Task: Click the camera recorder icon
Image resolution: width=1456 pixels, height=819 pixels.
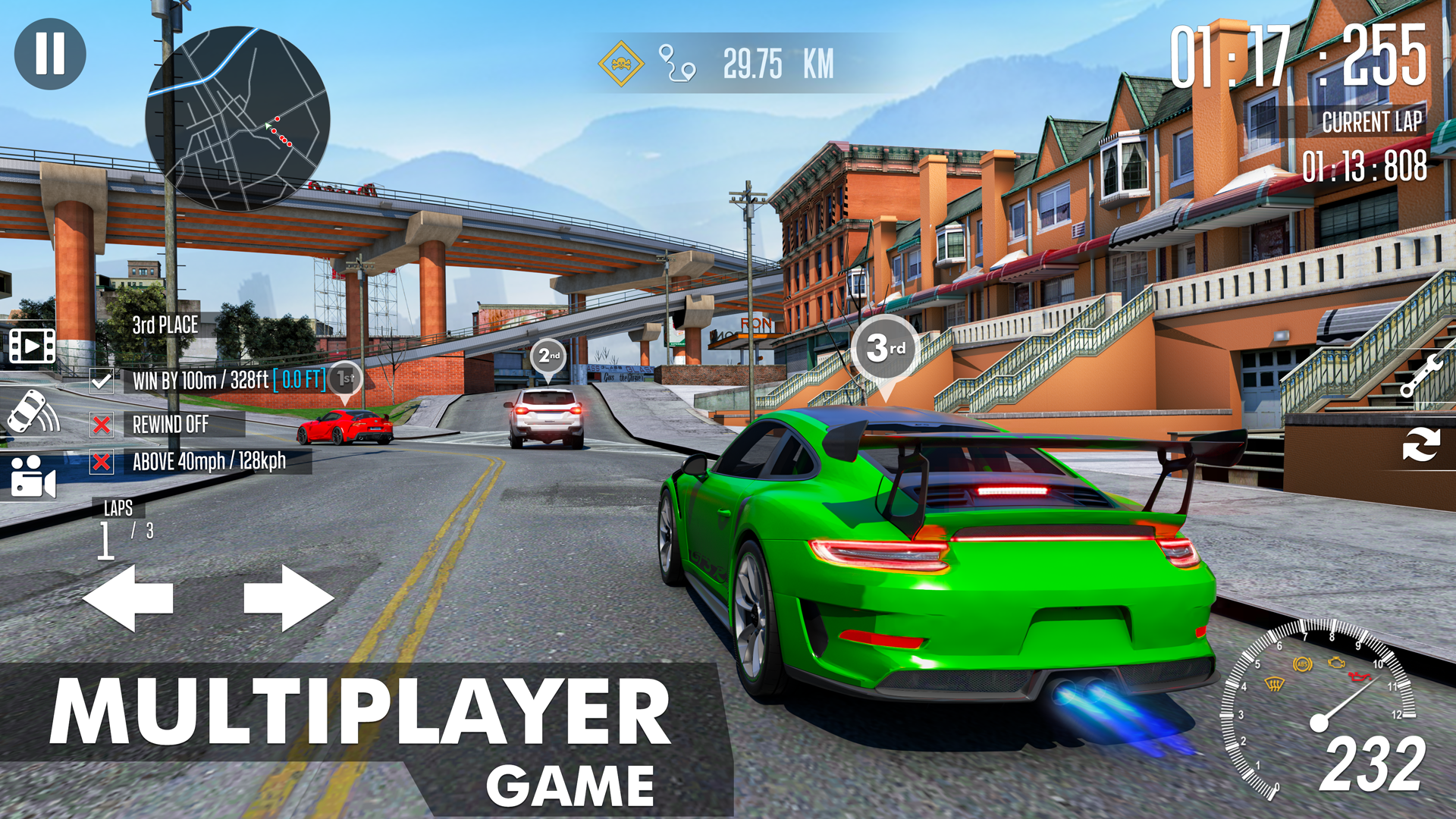Action: coord(32,476)
